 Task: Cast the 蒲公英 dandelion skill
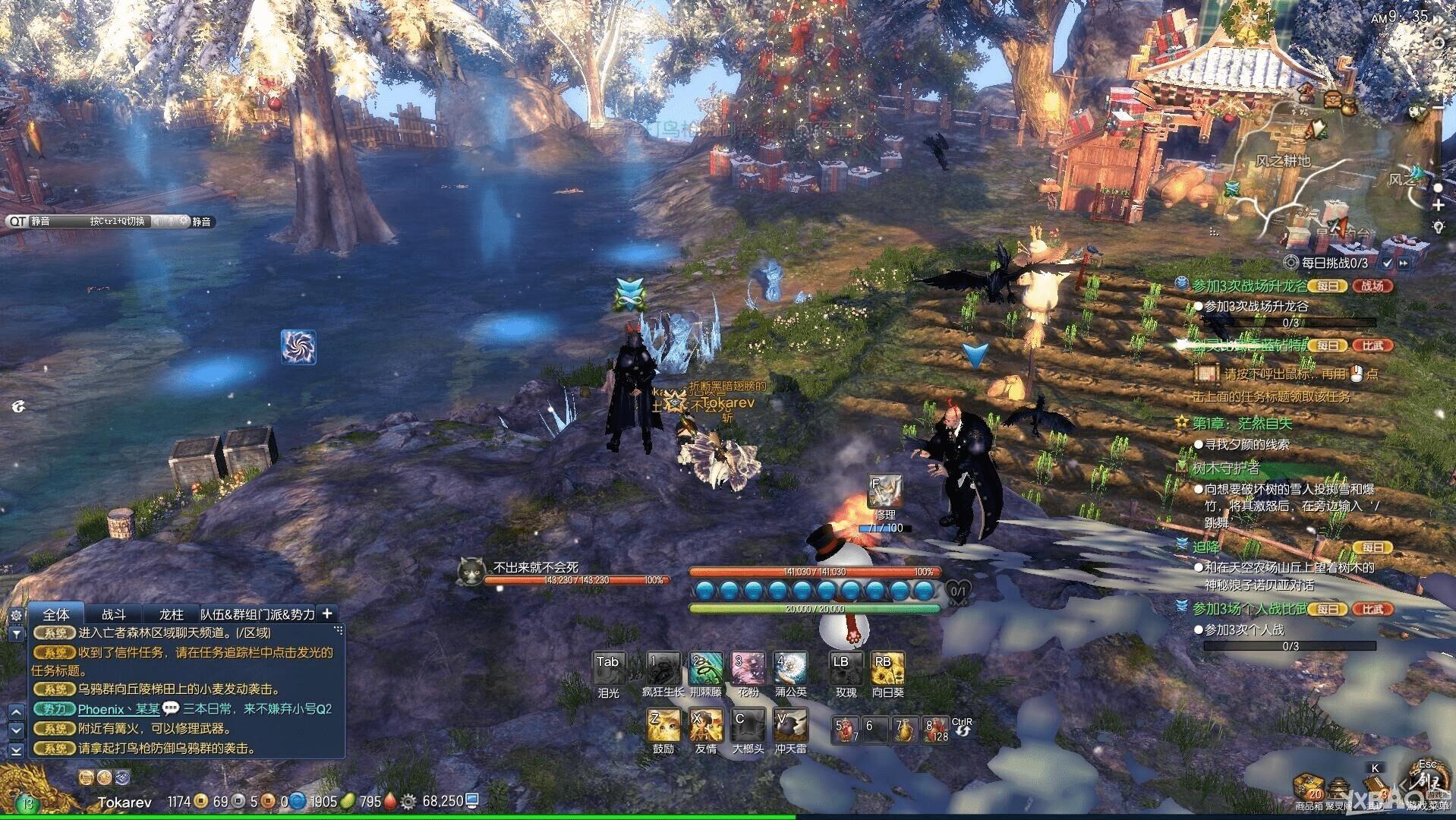click(790, 668)
